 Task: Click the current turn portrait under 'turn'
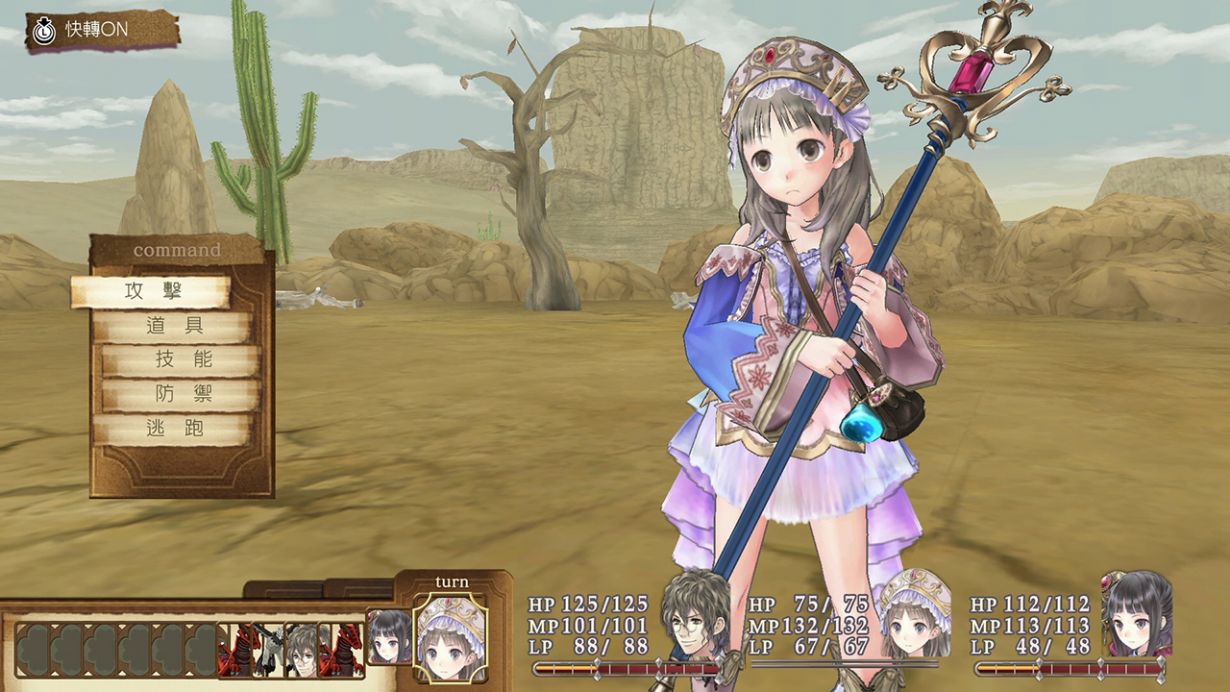[x=450, y=638]
